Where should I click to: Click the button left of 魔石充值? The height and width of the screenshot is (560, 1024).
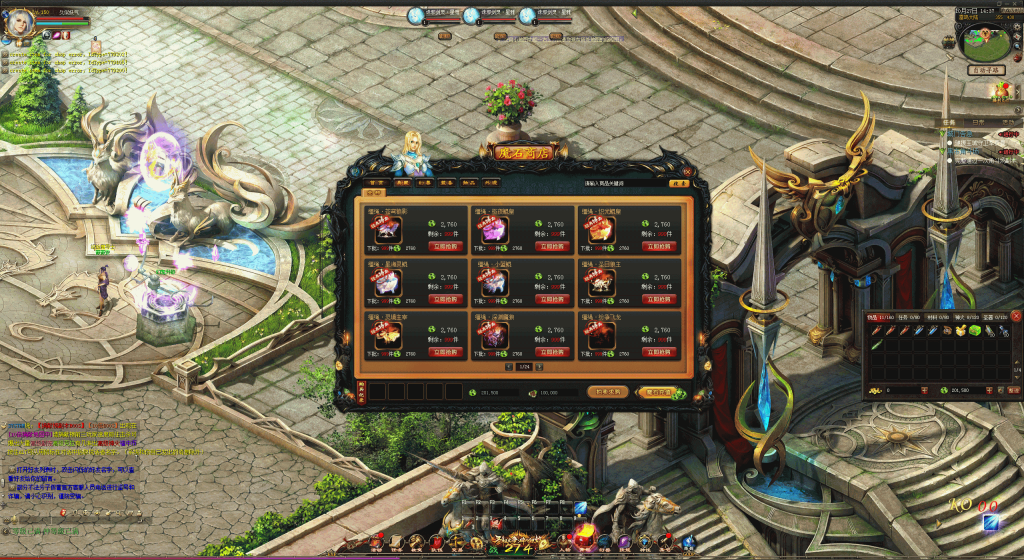point(607,392)
